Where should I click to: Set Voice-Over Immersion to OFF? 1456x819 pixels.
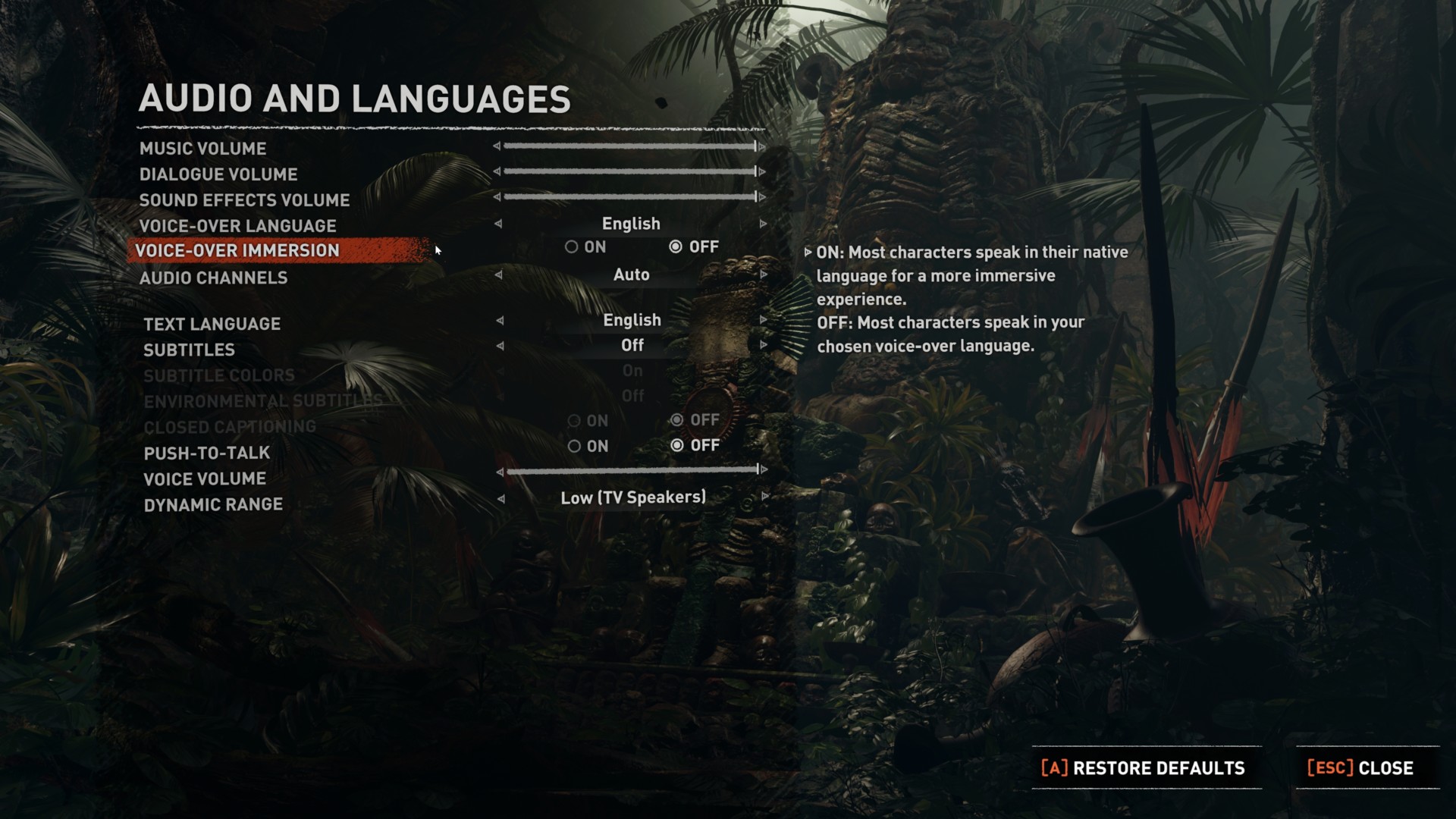click(676, 247)
